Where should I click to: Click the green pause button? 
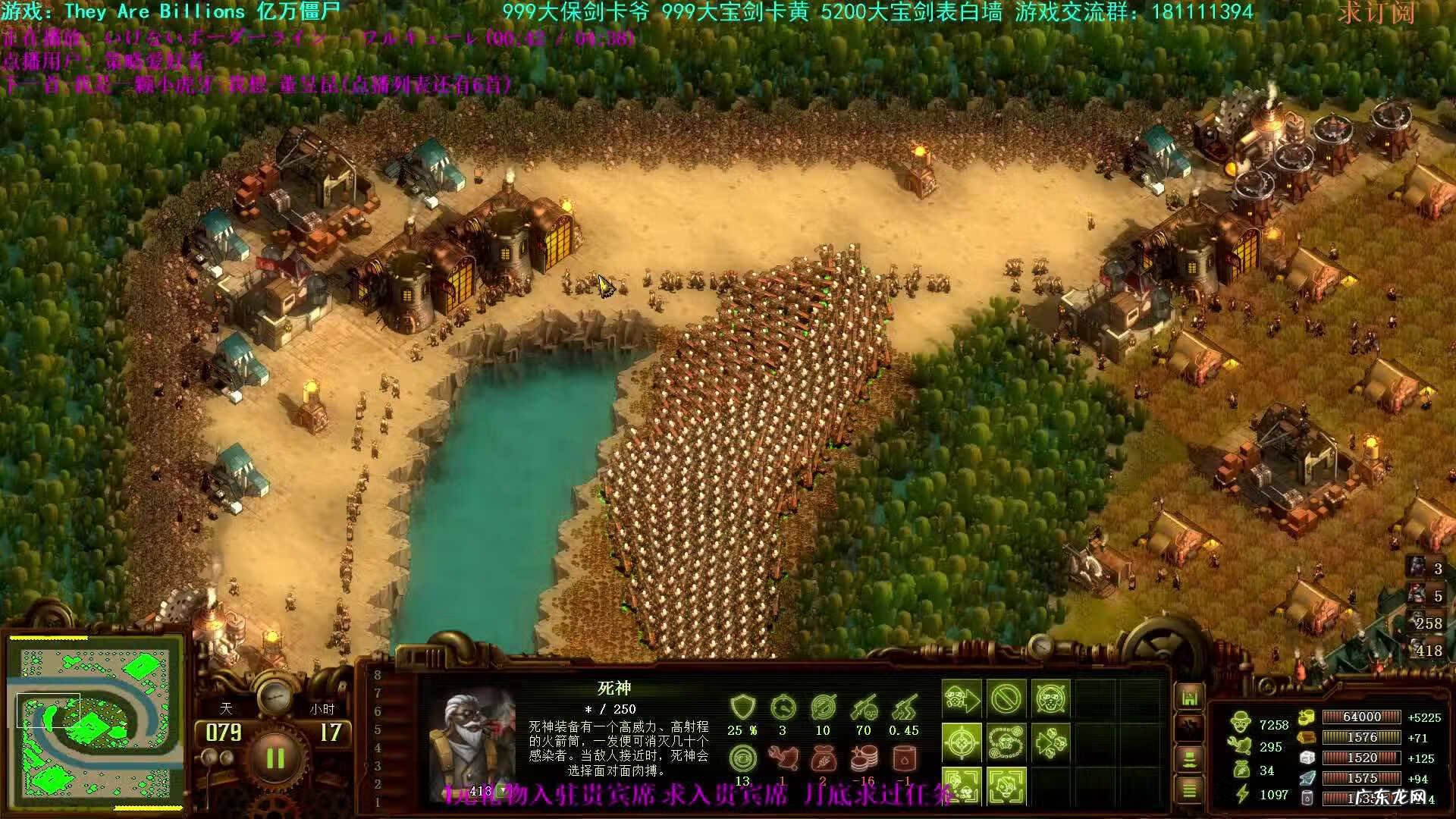point(275,758)
